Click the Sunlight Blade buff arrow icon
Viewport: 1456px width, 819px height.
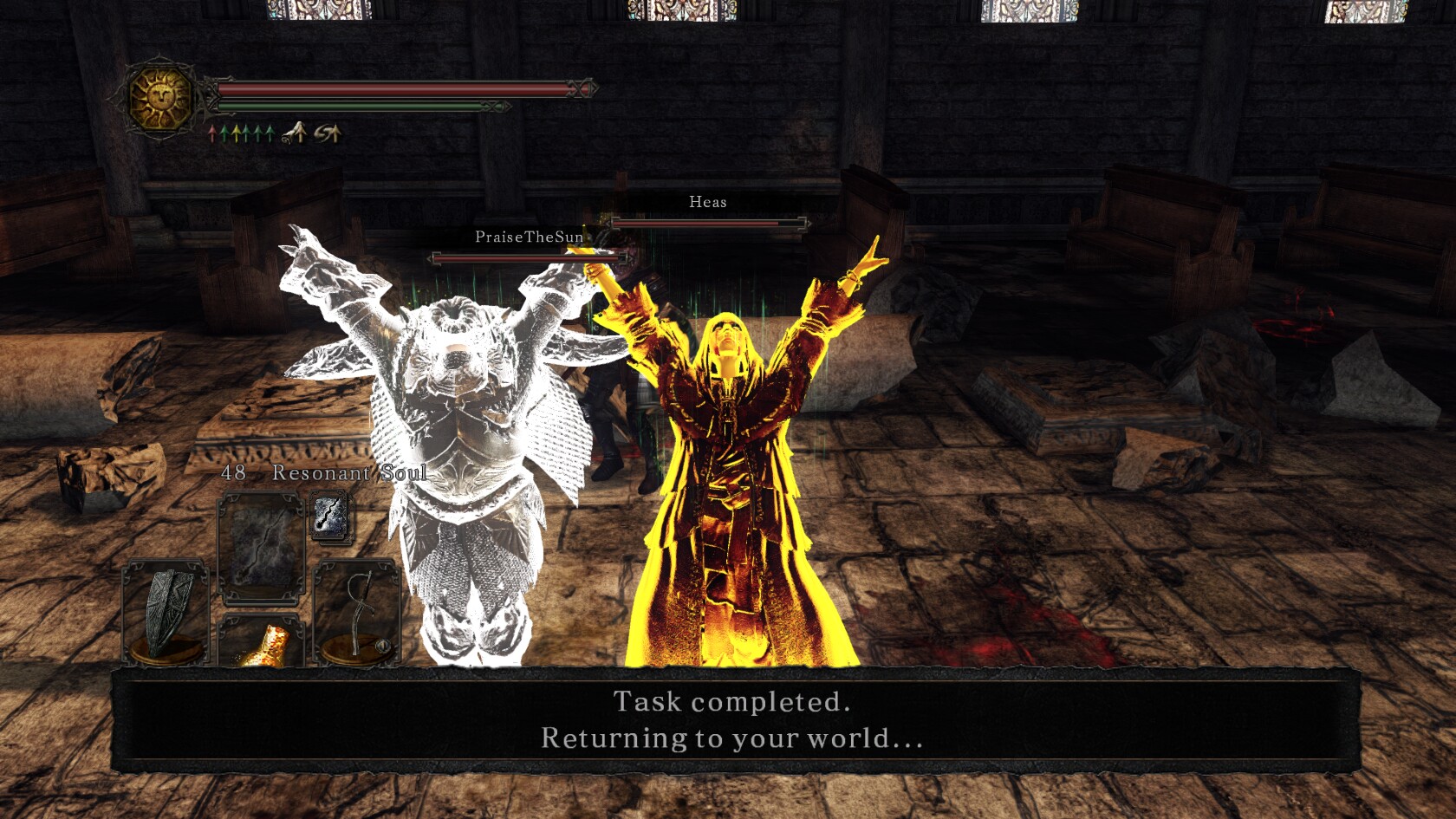pos(294,133)
